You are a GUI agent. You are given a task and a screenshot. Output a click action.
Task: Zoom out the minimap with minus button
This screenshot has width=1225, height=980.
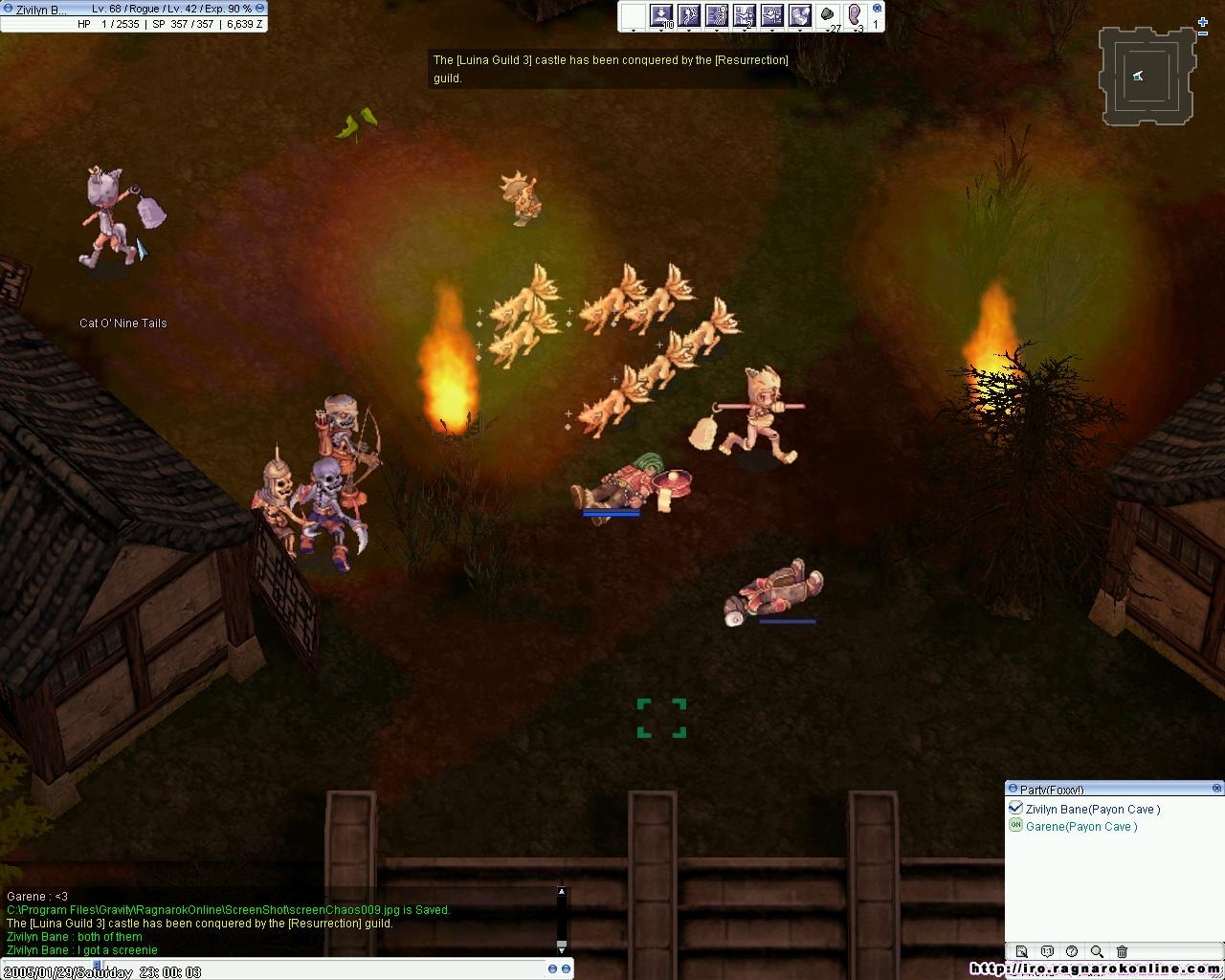[x=1203, y=34]
